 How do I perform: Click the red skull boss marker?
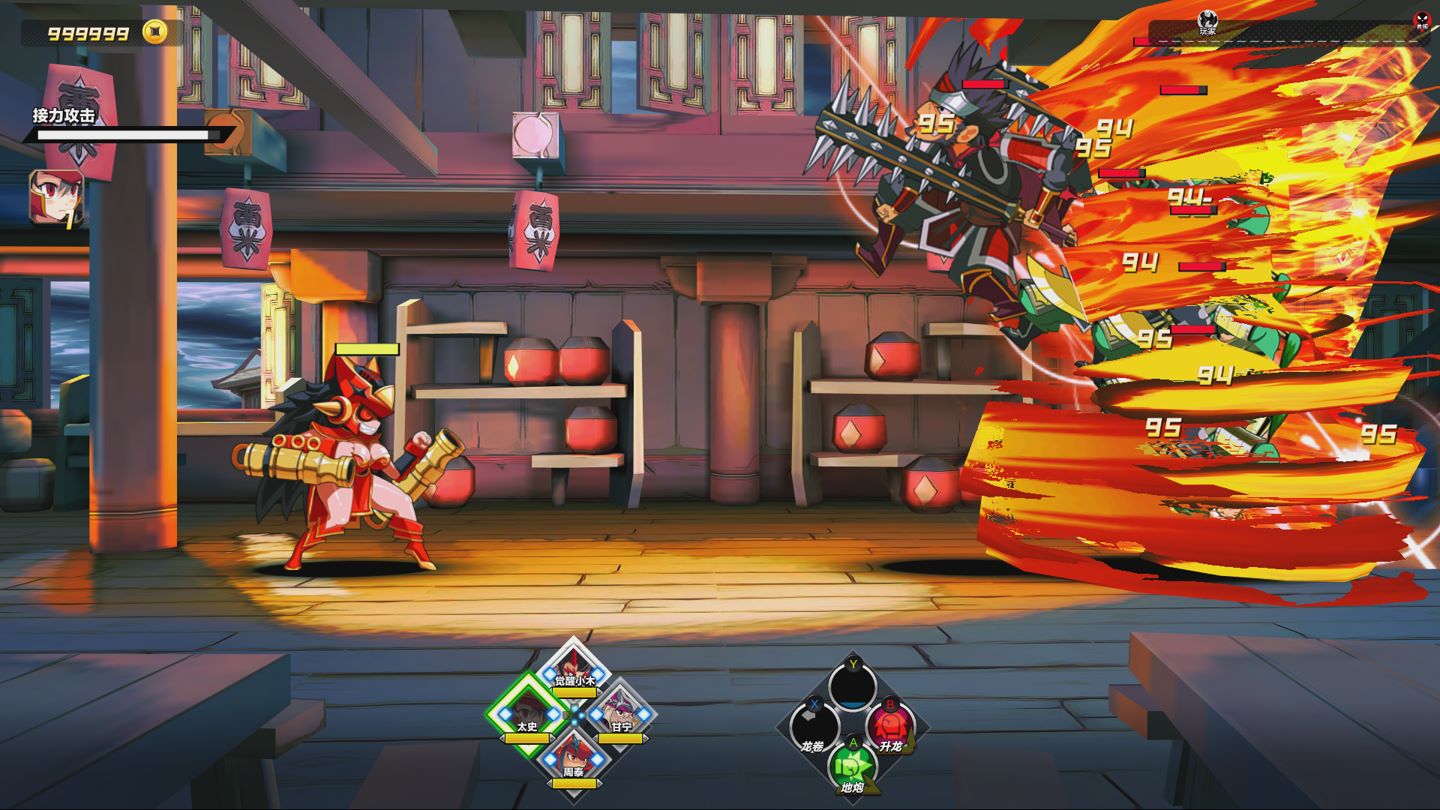click(x=1422, y=21)
